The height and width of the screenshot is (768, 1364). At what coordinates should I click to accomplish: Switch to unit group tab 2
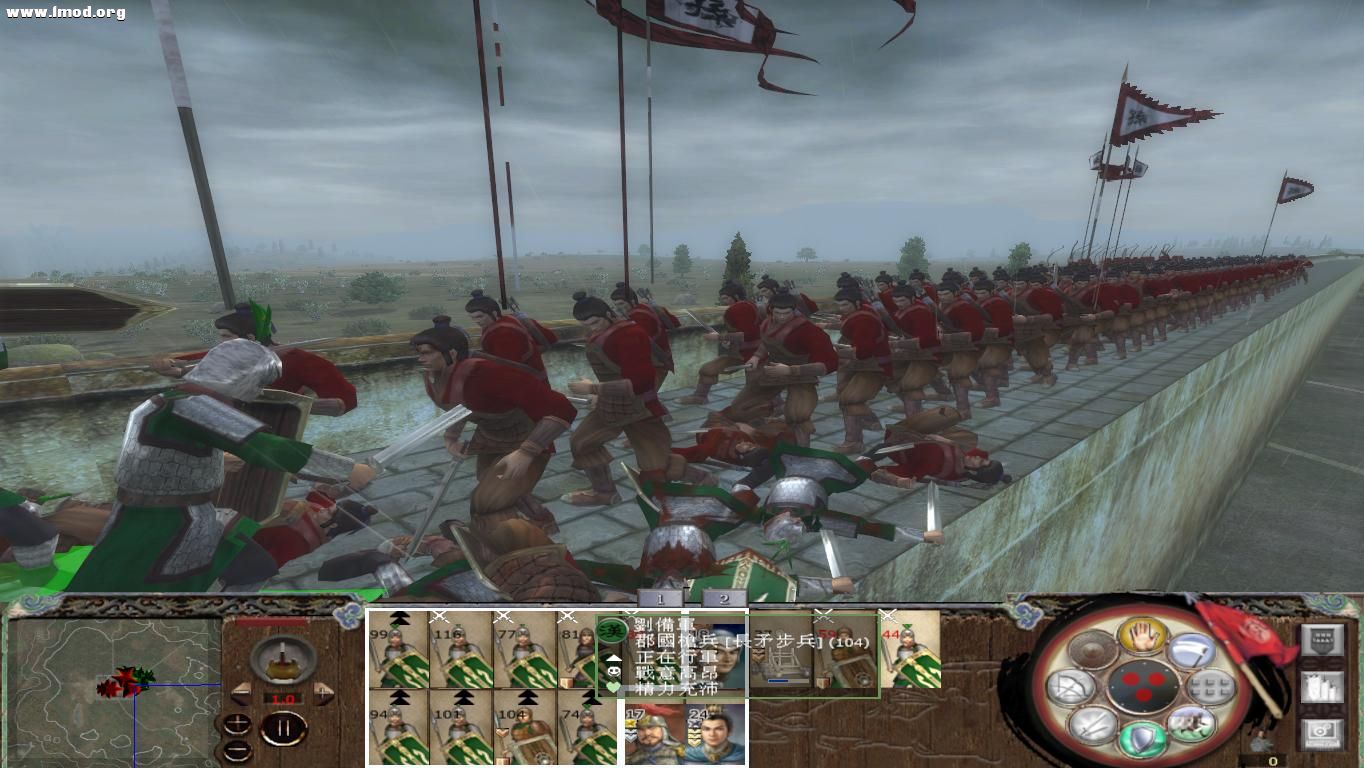pyautogui.click(x=725, y=599)
